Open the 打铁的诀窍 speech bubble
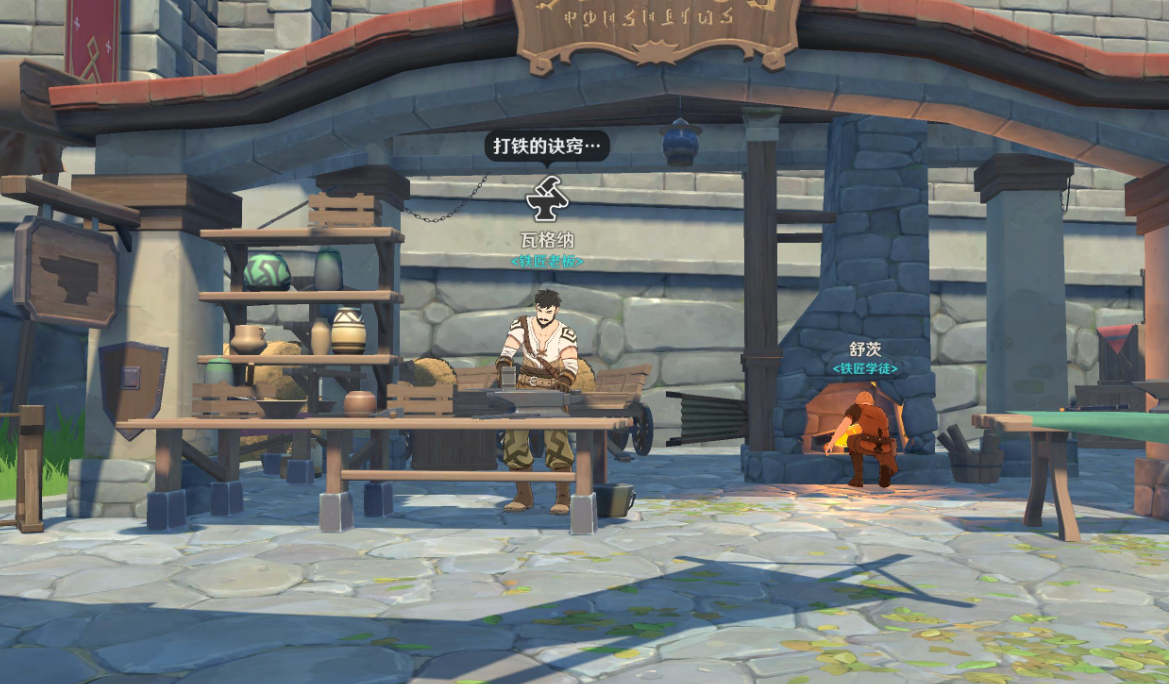The width and height of the screenshot is (1169, 684). 547,146
